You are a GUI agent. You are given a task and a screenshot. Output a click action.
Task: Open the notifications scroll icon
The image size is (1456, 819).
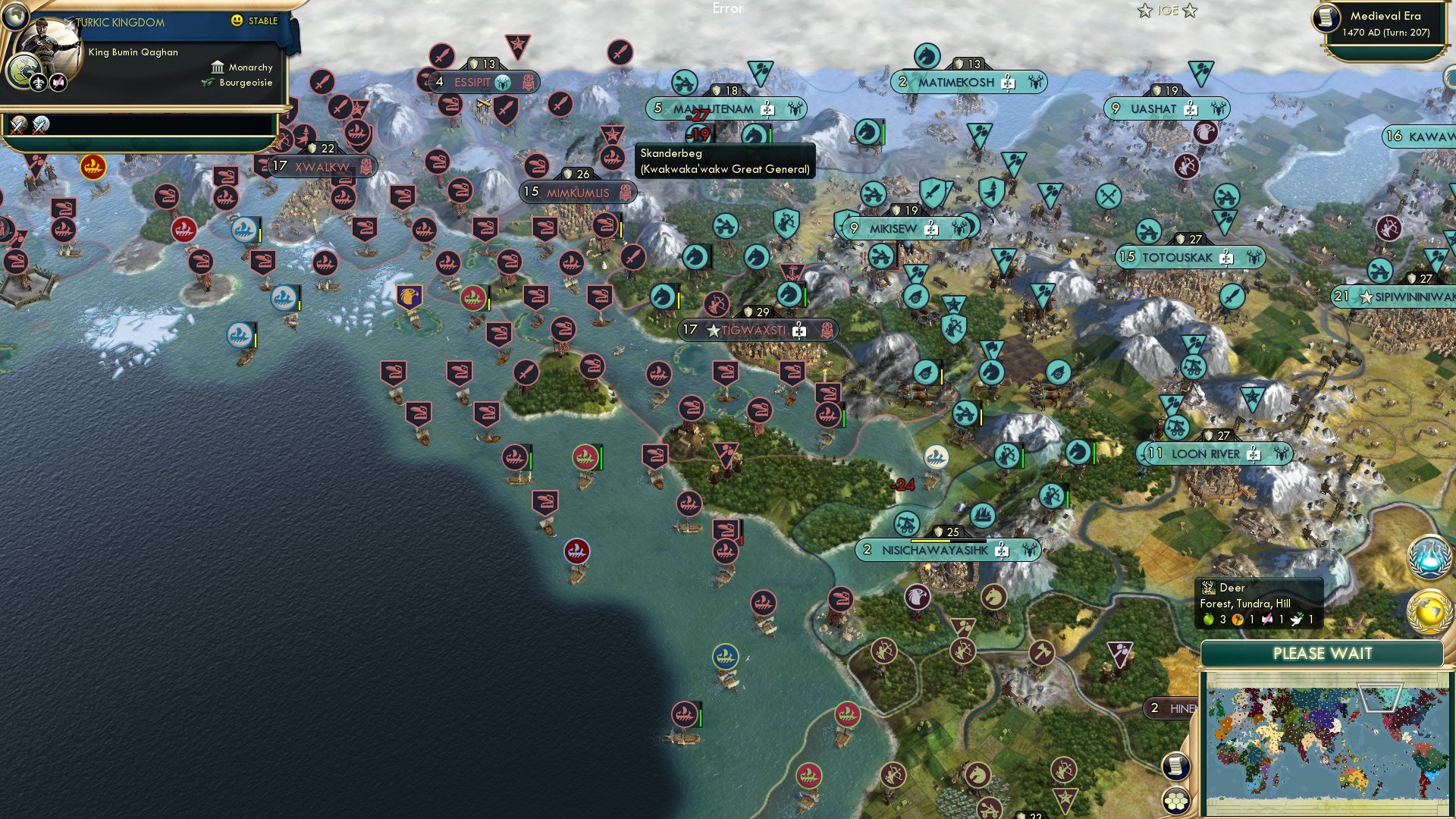[1175, 765]
